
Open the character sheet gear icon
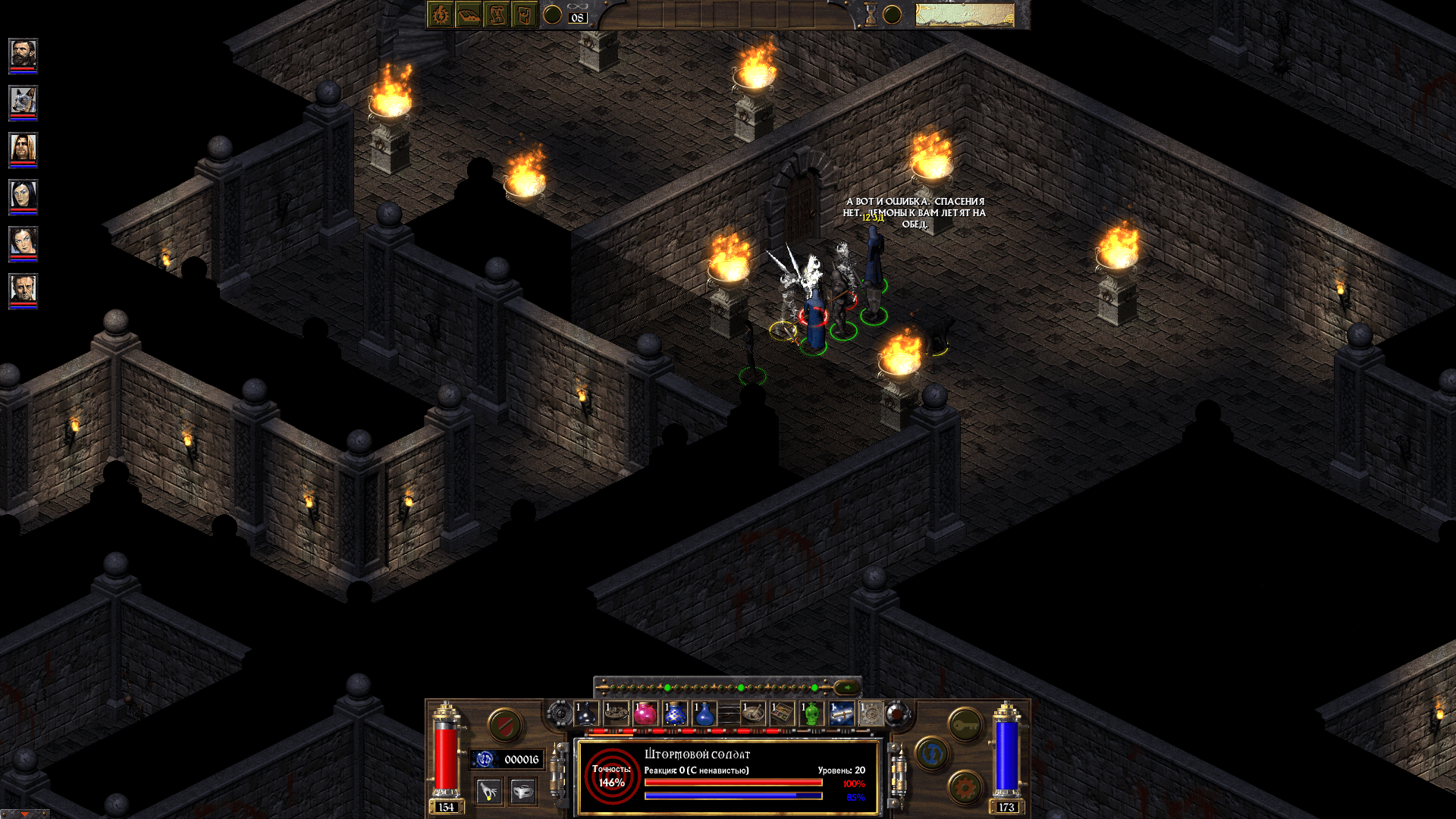(x=440, y=14)
